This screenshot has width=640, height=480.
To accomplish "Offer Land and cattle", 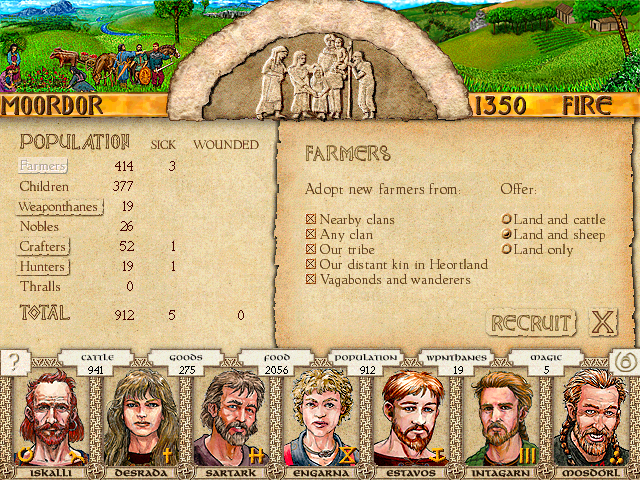I will pos(507,220).
